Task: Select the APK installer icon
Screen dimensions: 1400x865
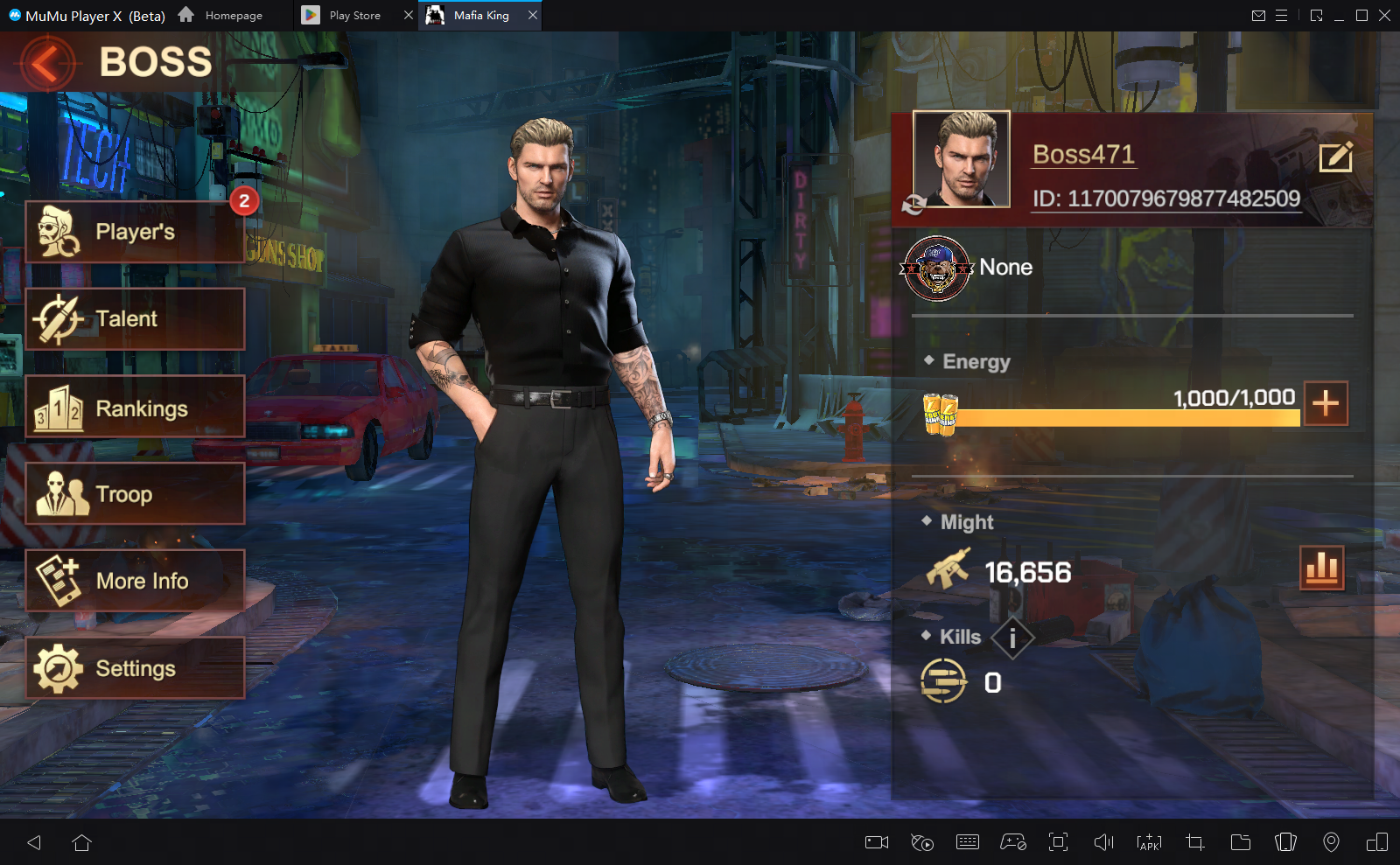Action: click(1149, 842)
